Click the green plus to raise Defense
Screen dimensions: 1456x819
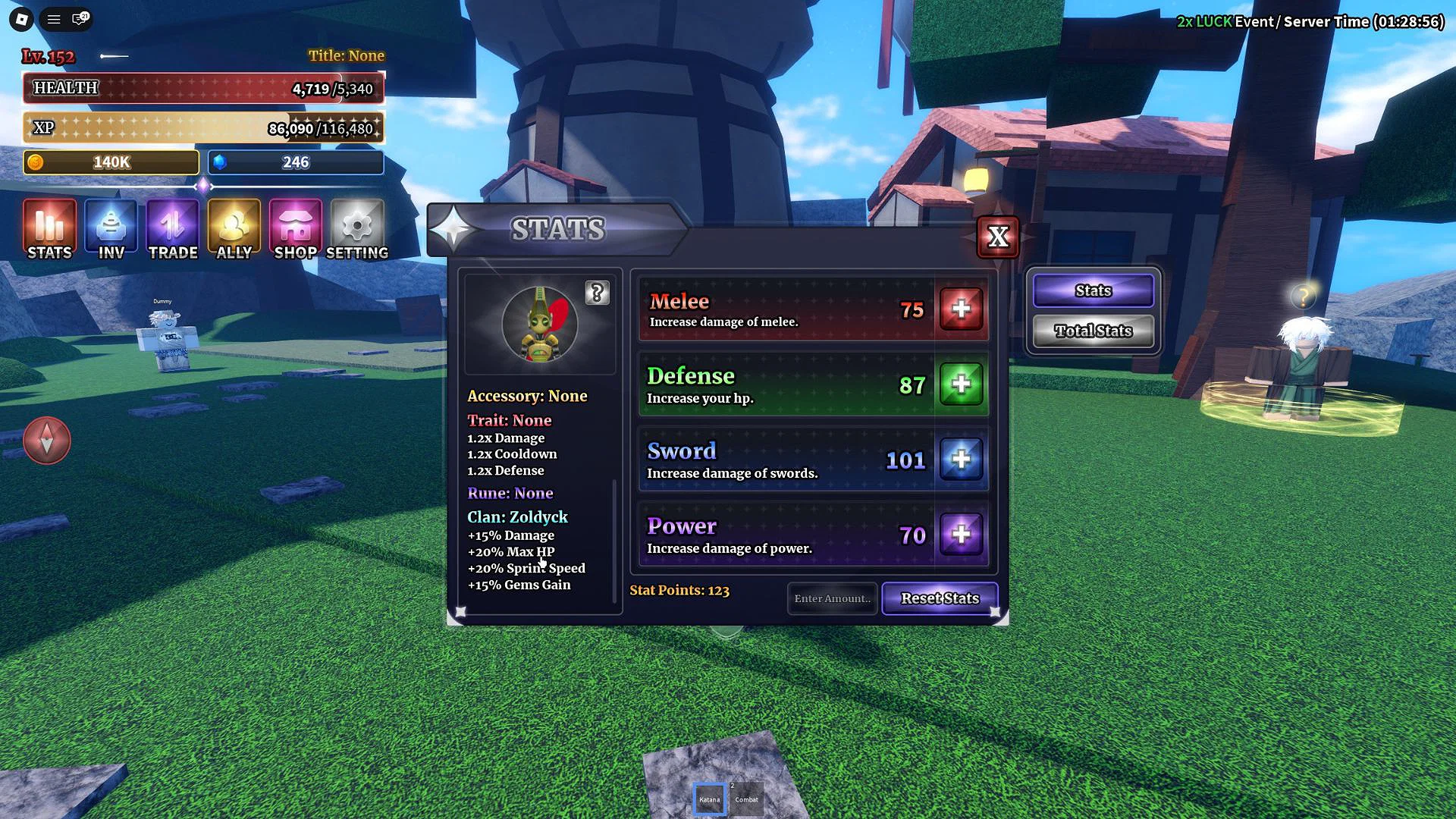(x=961, y=385)
